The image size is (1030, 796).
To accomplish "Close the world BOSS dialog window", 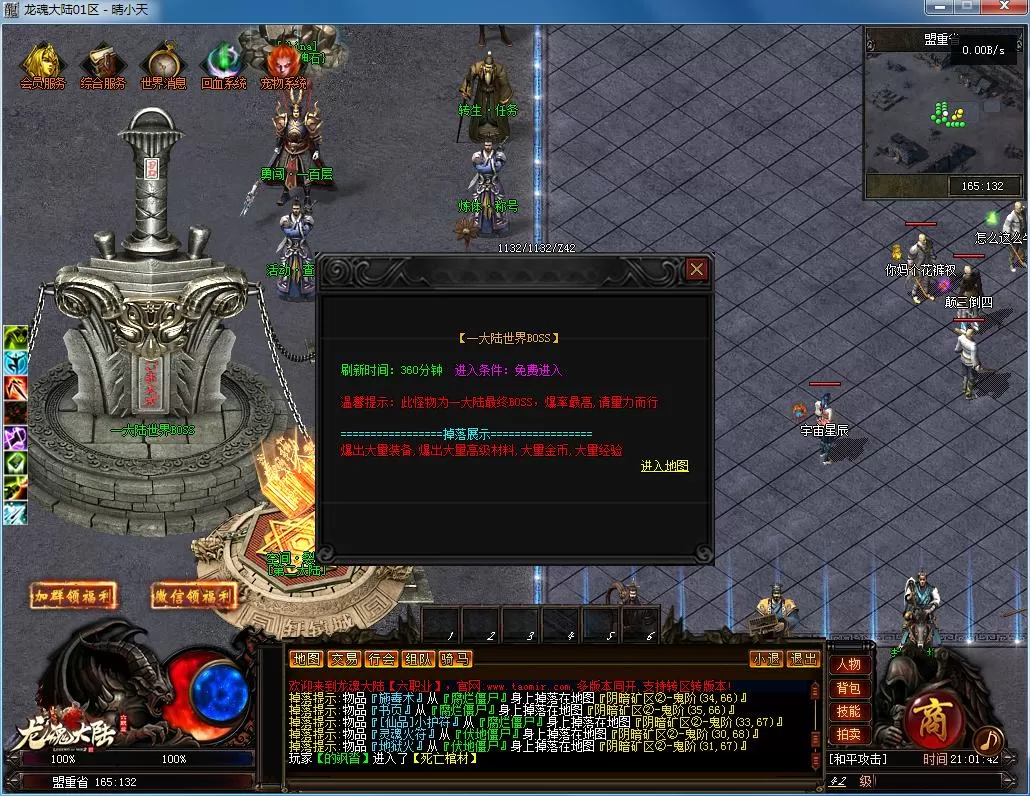I will [697, 269].
